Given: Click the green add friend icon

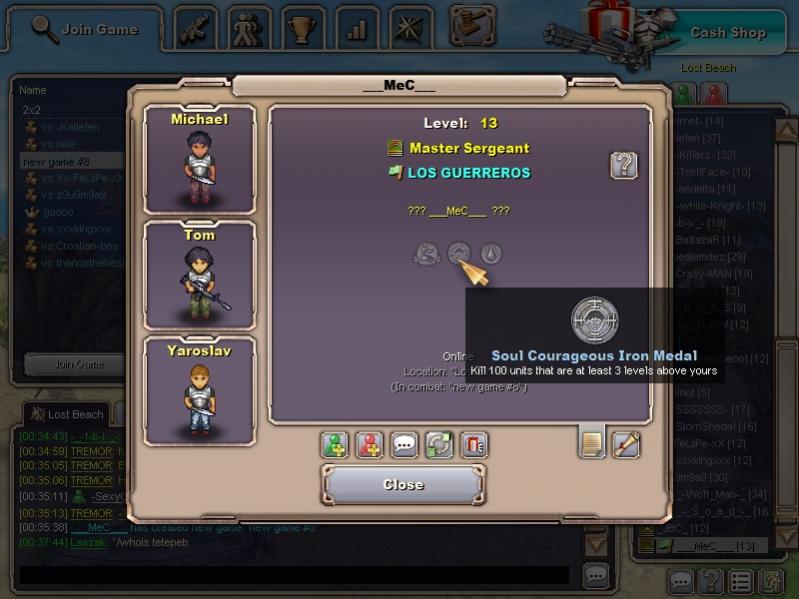Looking at the screenshot, I should (x=335, y=445).
